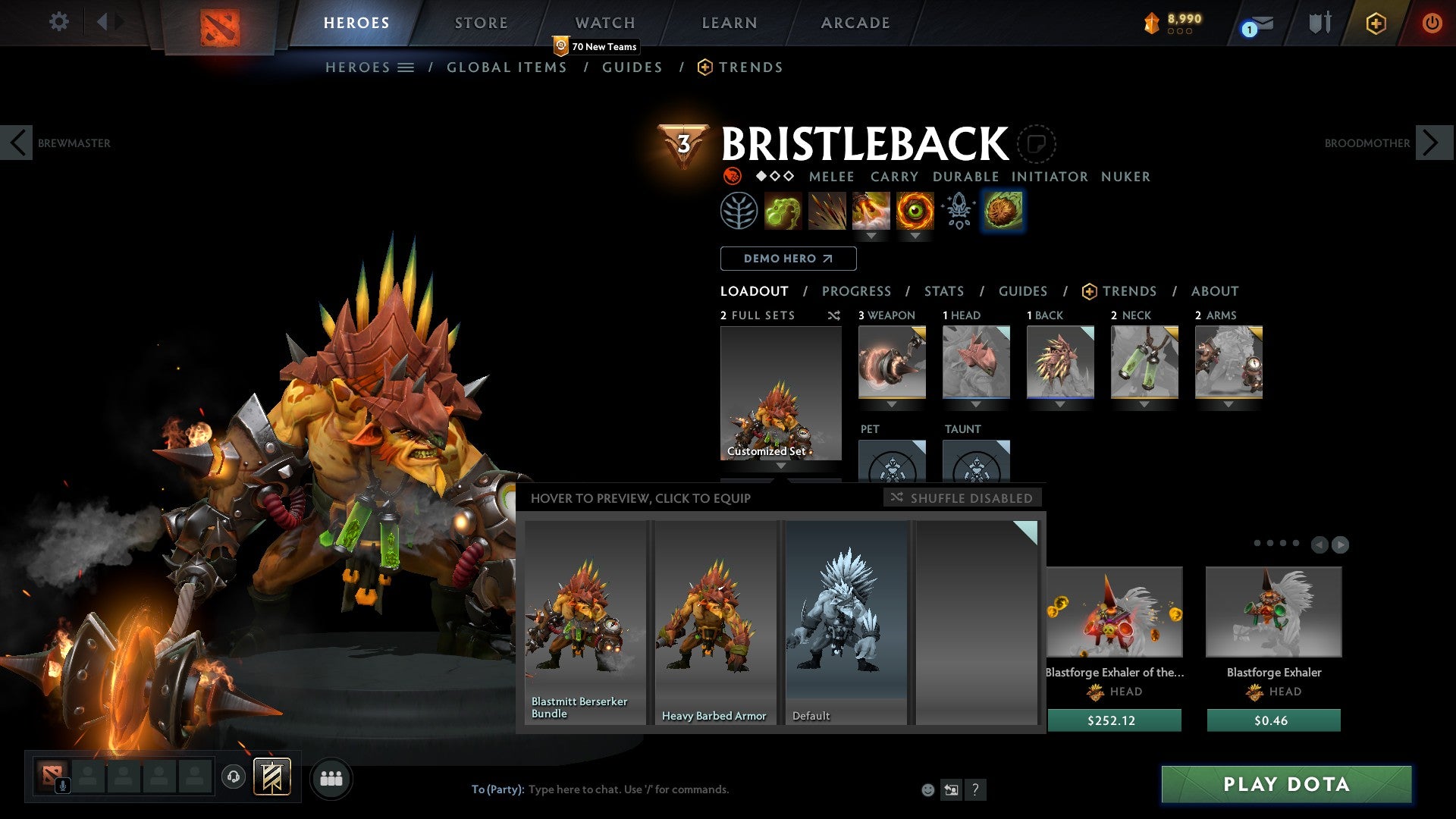The height and width of the screenshot is (819, 1456).
Task: Switch to the STATS tab
Action: 943,290
